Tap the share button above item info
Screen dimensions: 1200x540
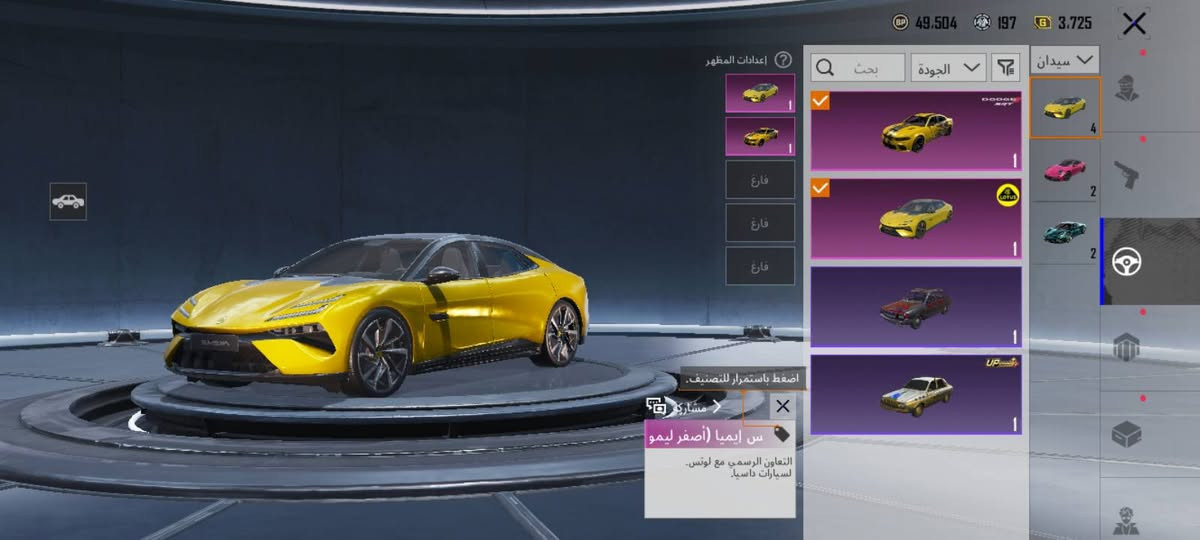(x=690, y=407)
